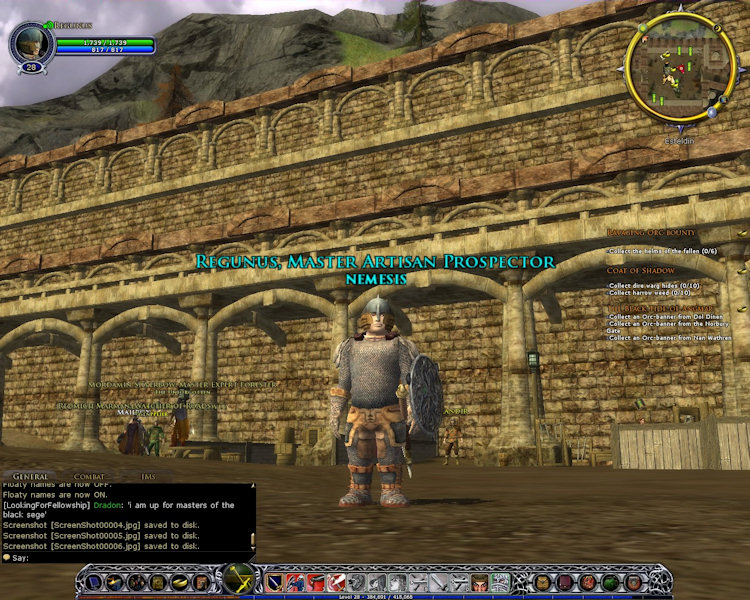Switch to the IMs chat tab
The image size is (750, 600).
tap(148, 477)
